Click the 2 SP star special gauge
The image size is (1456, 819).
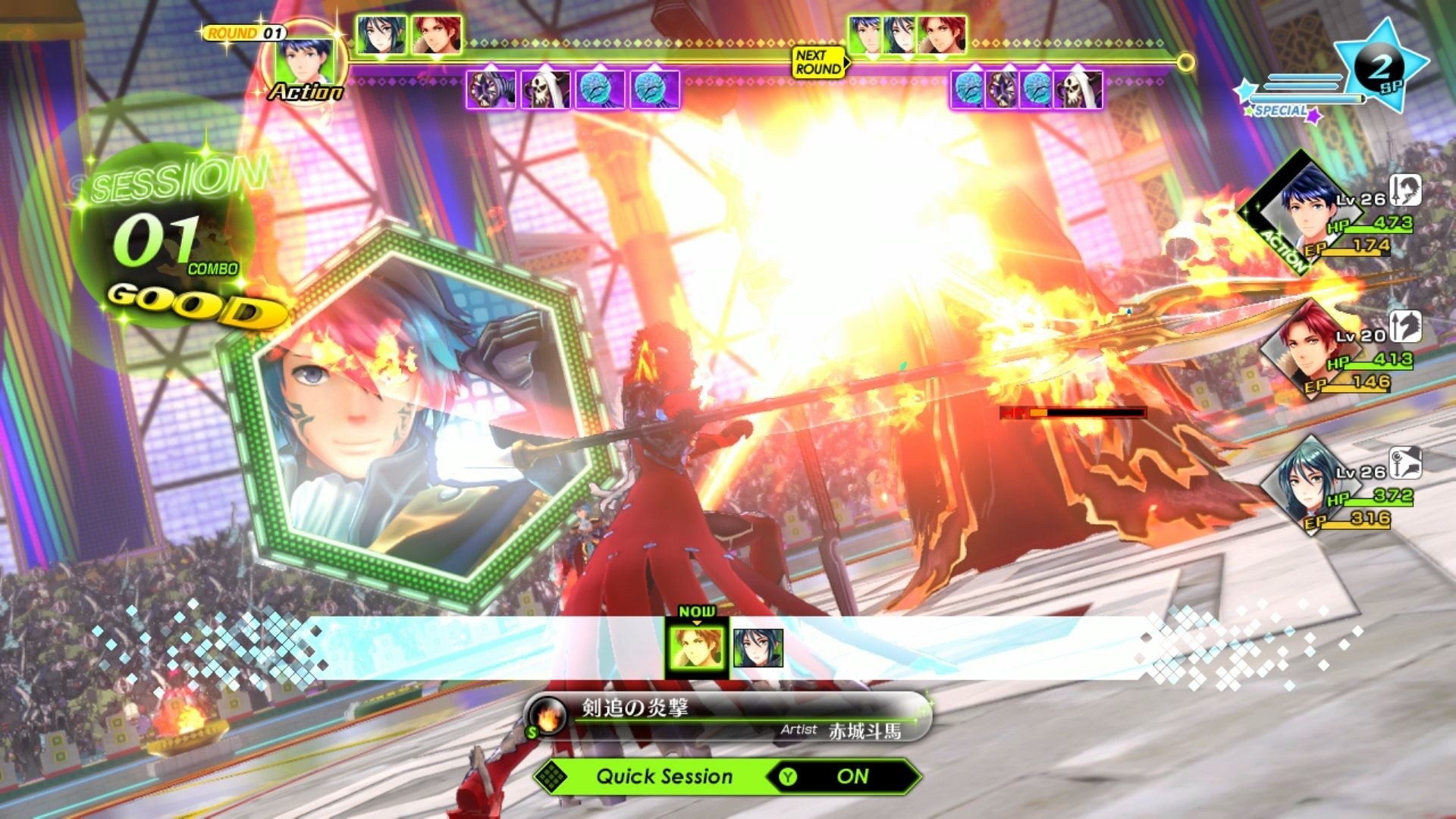[1379, 70]
